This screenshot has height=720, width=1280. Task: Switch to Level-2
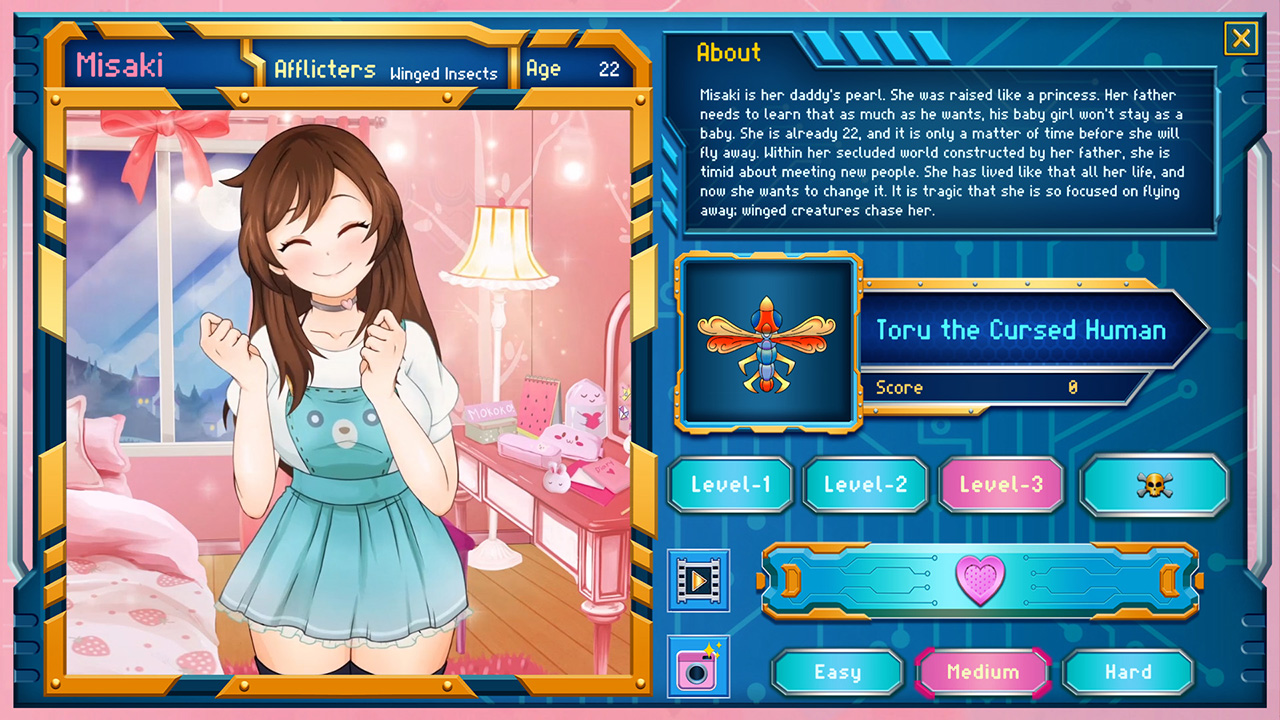point(866,486)
